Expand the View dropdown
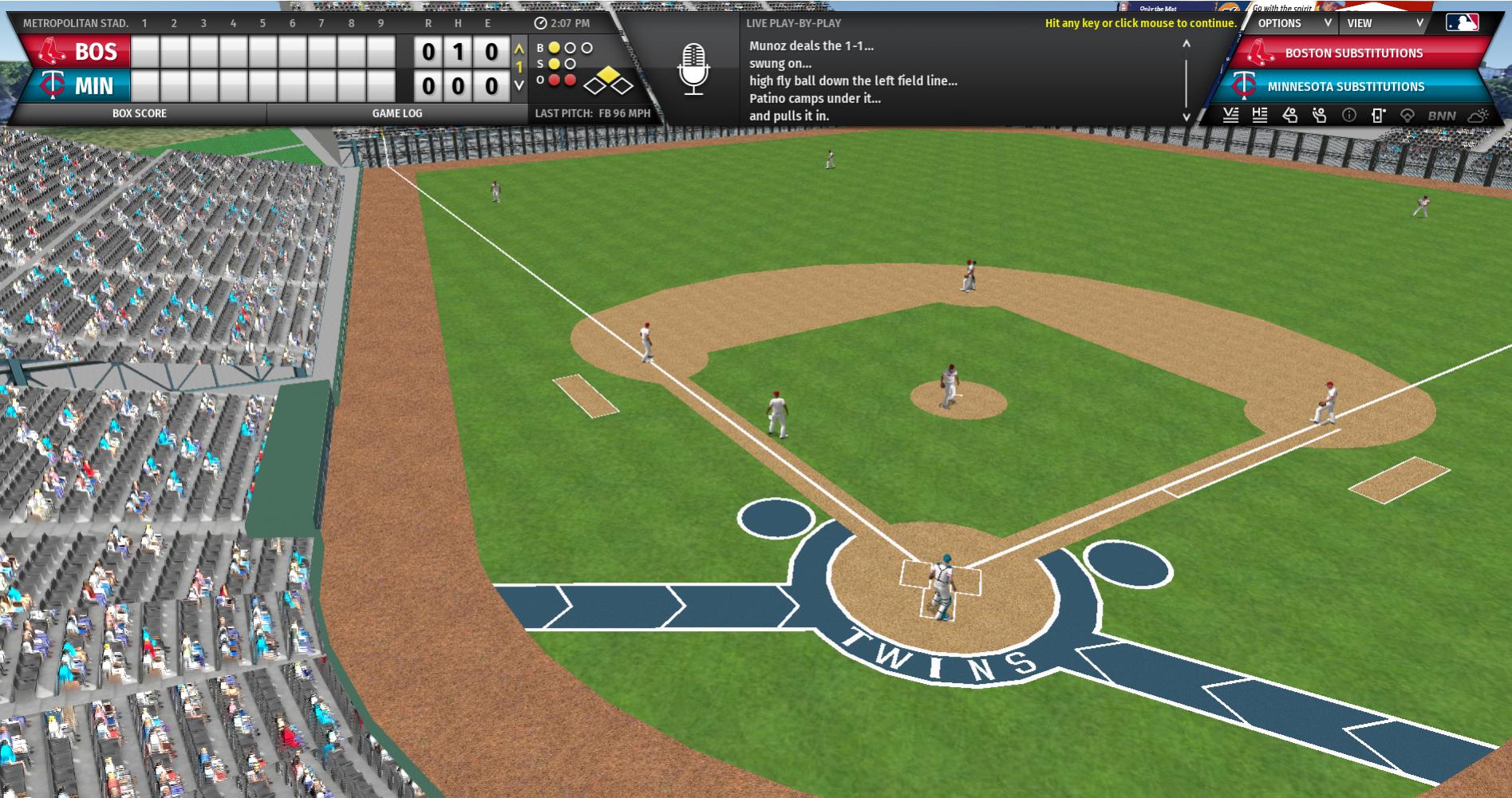Image resolution: width=1512 pixels, height=798 pixels. pyautogui.click(x=1384, y=23)
